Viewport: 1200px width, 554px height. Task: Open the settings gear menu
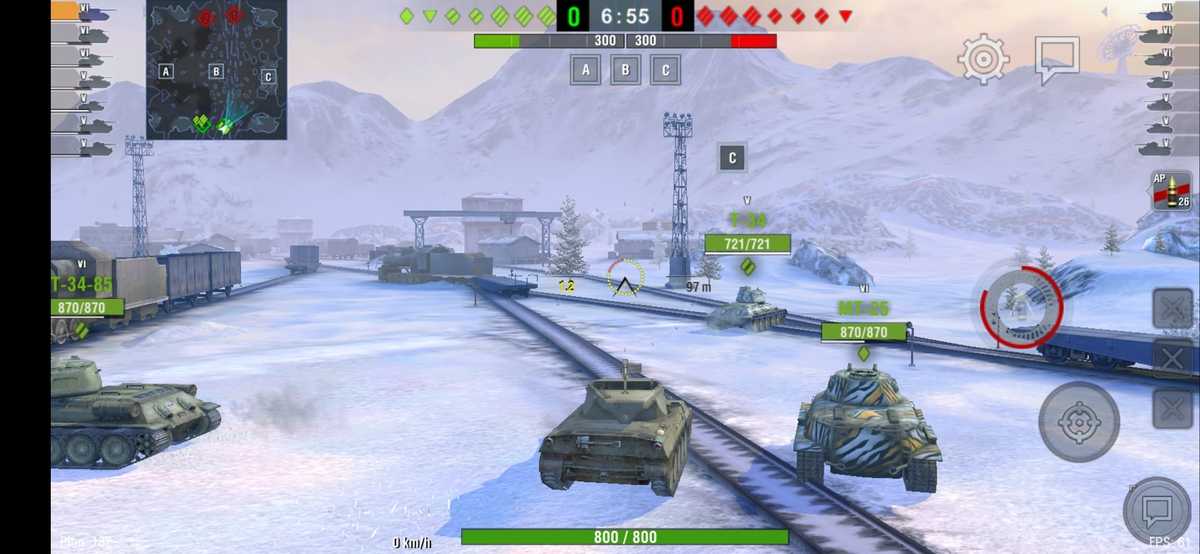983,59
